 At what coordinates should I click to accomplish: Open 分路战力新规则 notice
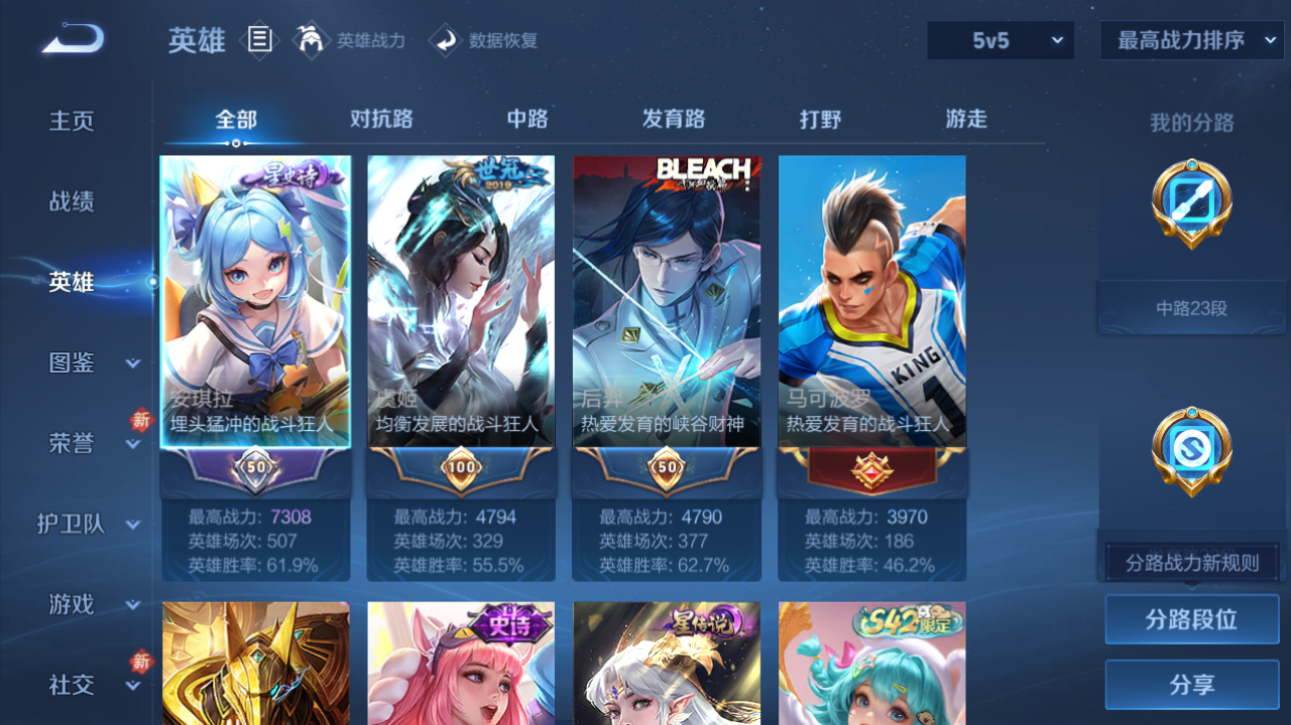pos(1191,560)
